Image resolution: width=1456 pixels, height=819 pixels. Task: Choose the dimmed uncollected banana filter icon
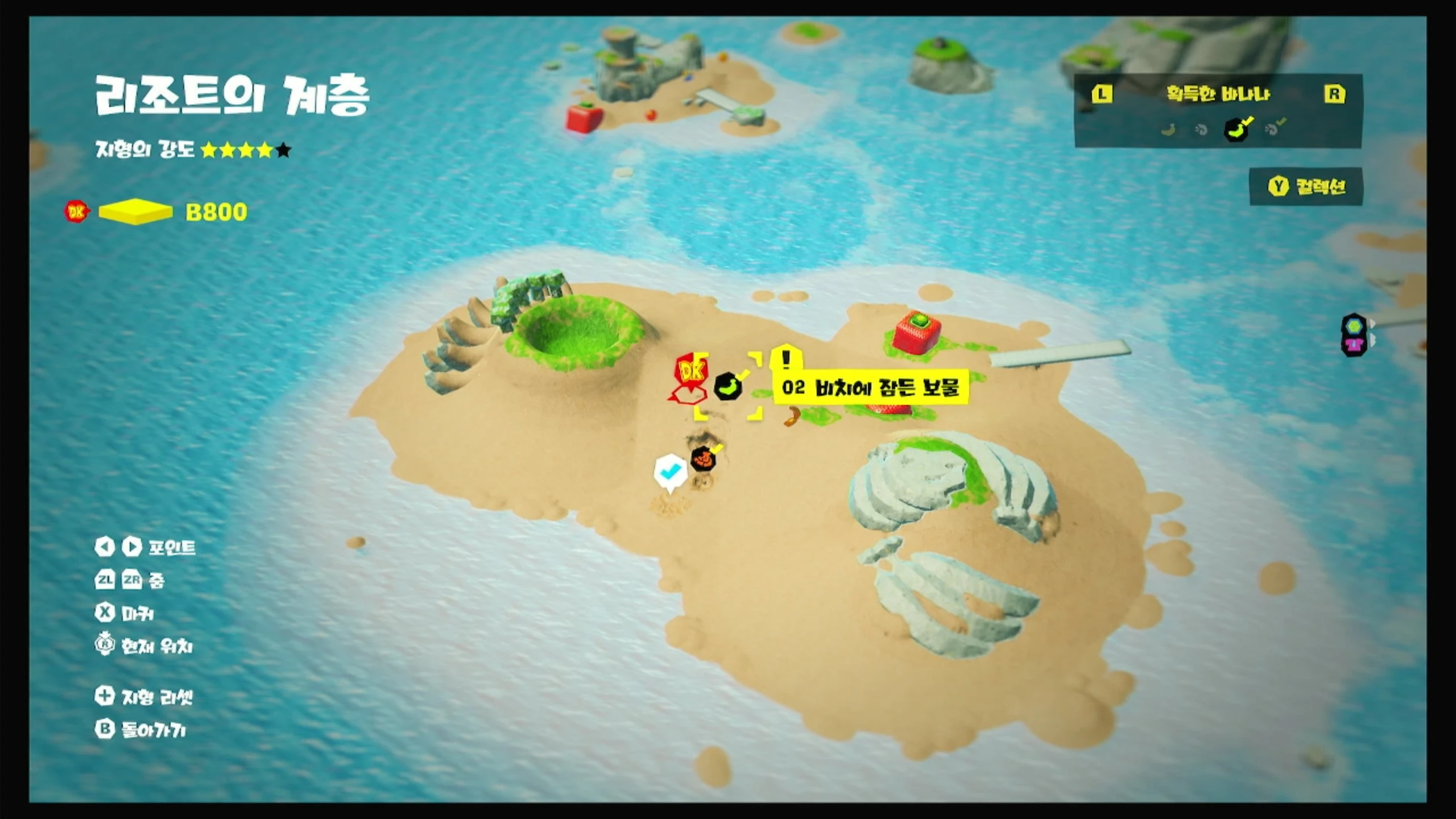point(1168,130)
